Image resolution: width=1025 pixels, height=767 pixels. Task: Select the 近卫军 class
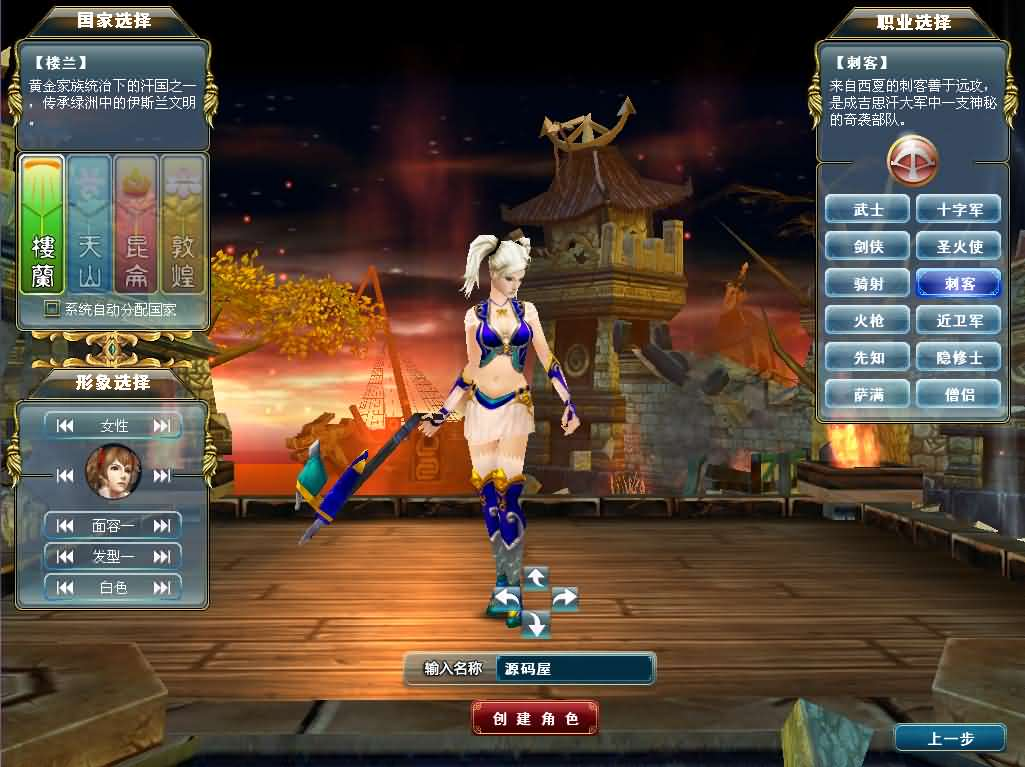pyautogui.click(x=959, y=320)
